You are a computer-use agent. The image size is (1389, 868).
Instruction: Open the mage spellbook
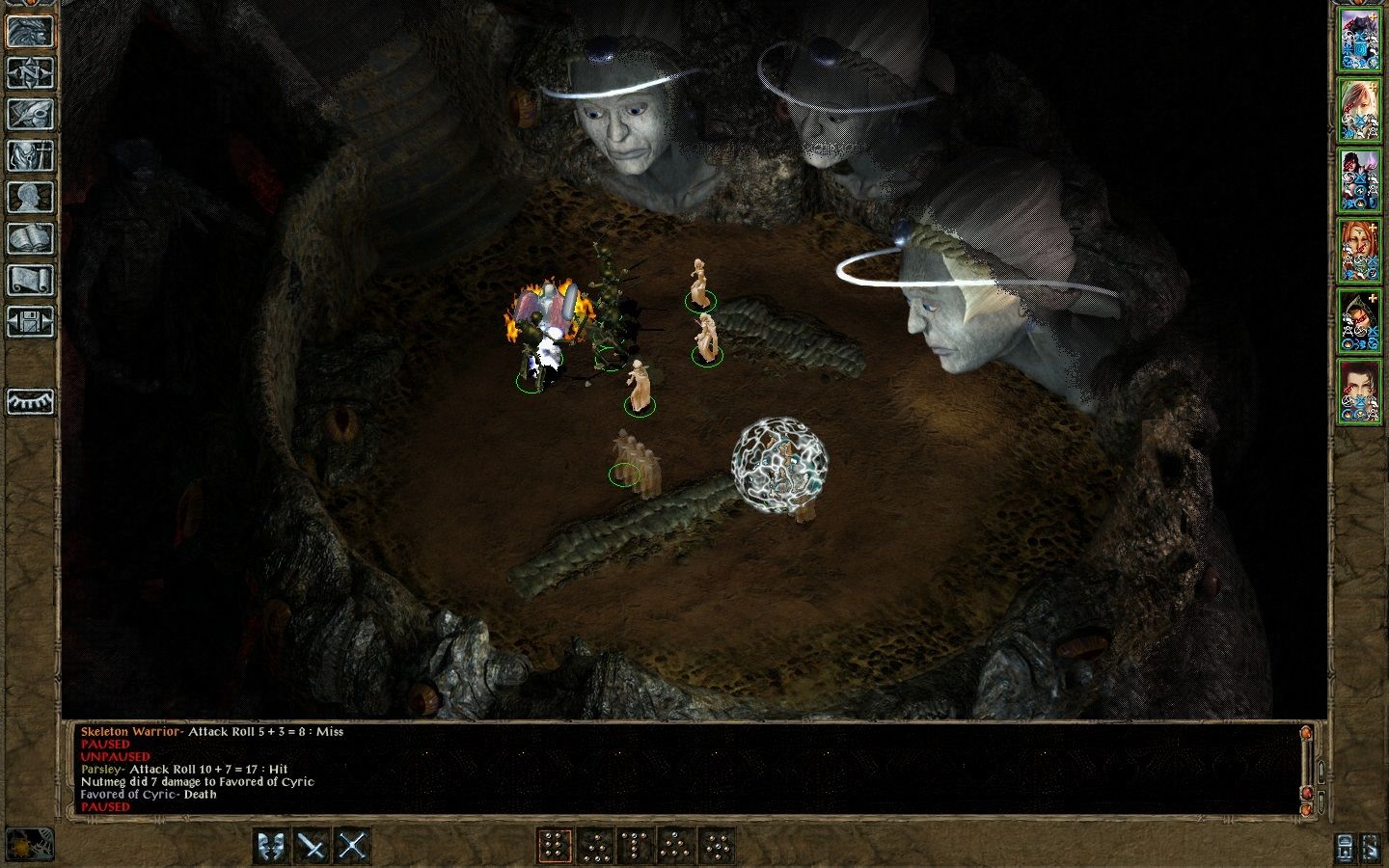click(x=30, y=238)
